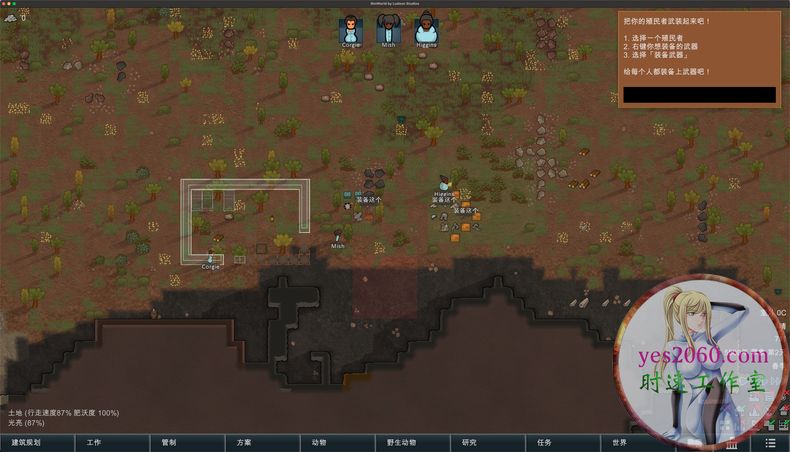This screenshot has width=790, height=452.
Task: Open the 野生动物 (Wildlife) tab
Action: click(x=394, y=442)
